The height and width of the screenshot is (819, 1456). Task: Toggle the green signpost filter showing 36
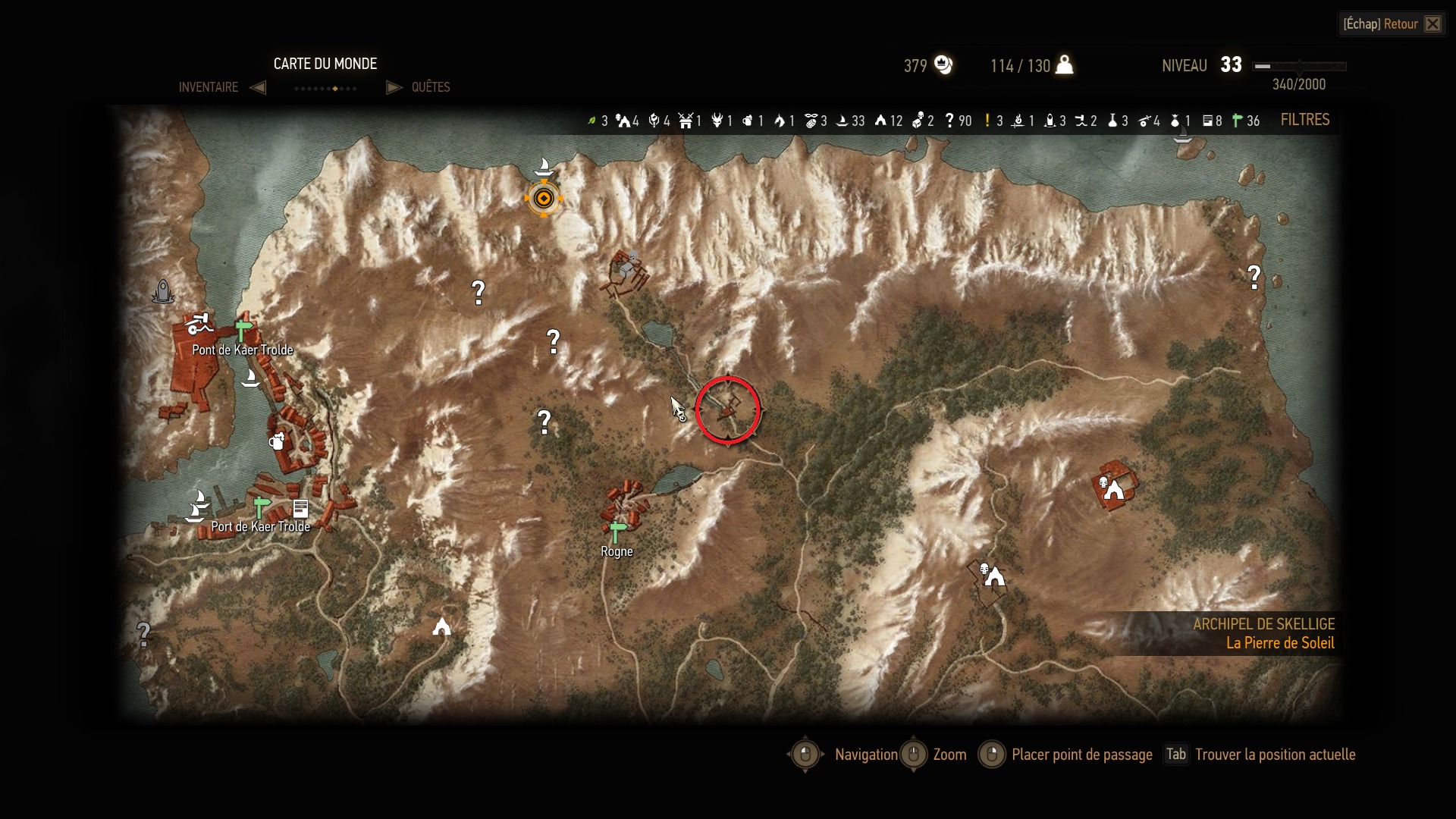point(1238,121)
